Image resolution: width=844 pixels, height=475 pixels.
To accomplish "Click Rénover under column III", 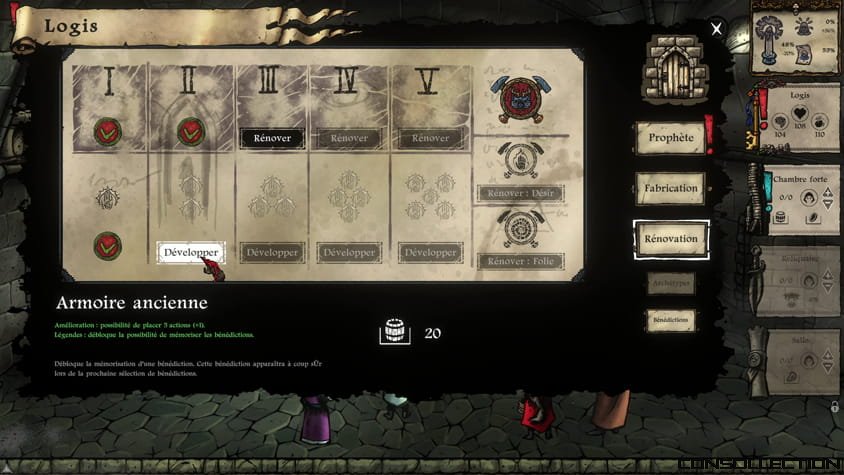I will 272,138.
